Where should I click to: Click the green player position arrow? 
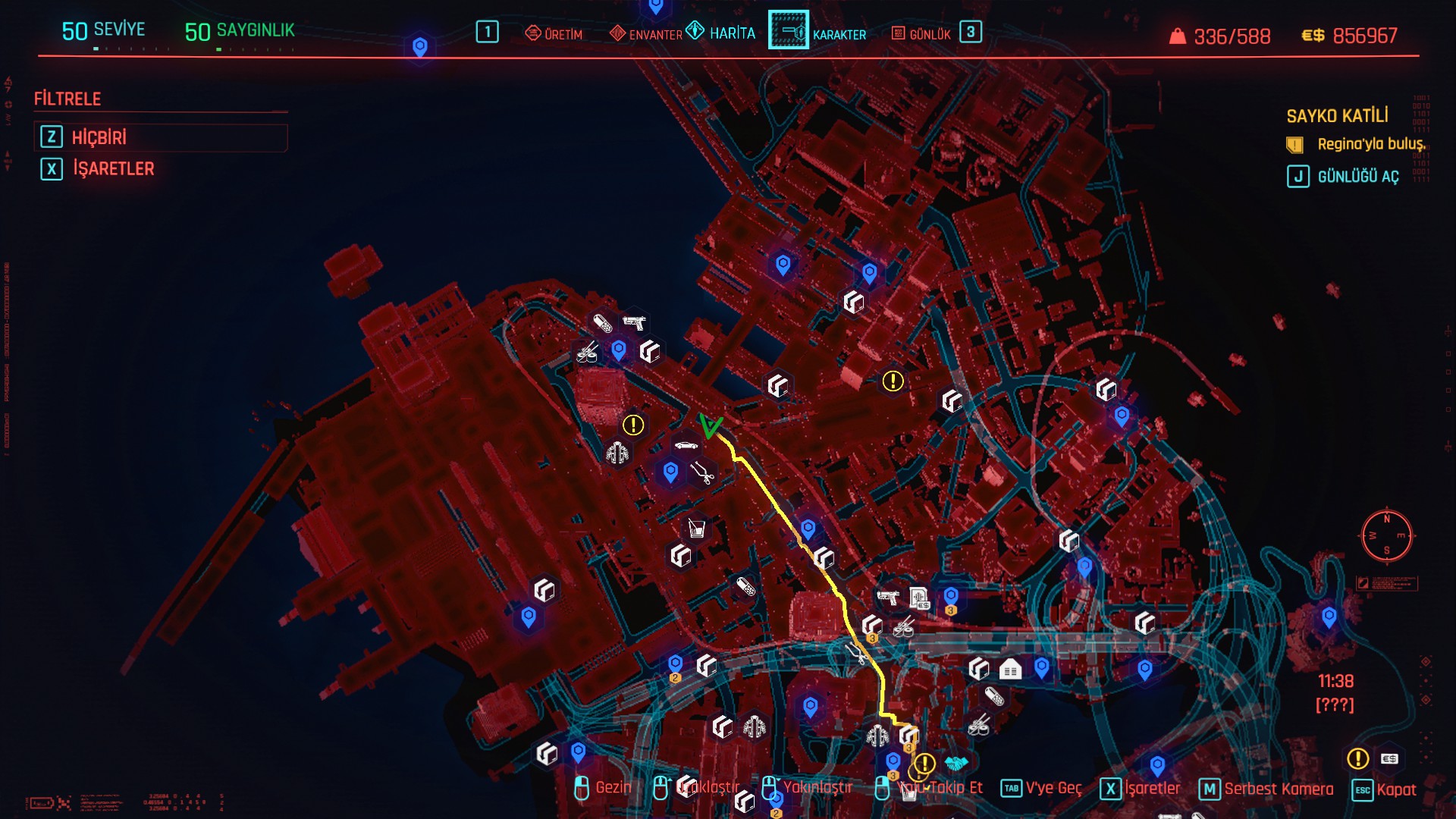pyautogui.click(x=710, y=426)
